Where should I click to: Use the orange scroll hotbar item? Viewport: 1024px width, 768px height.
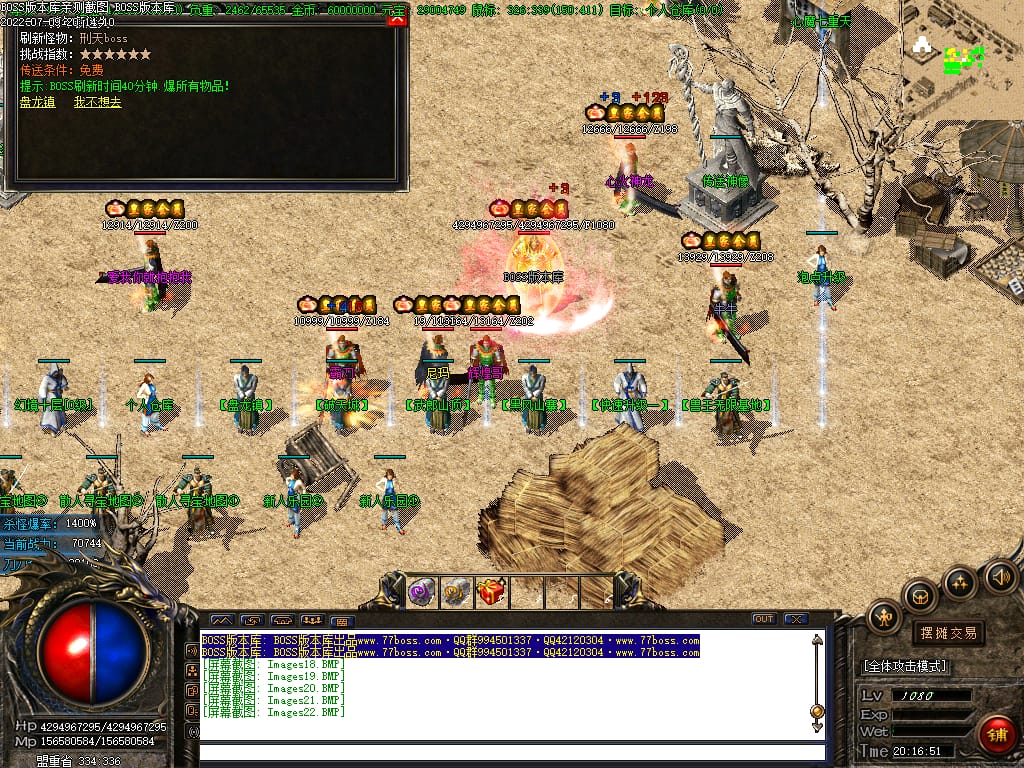456,593
